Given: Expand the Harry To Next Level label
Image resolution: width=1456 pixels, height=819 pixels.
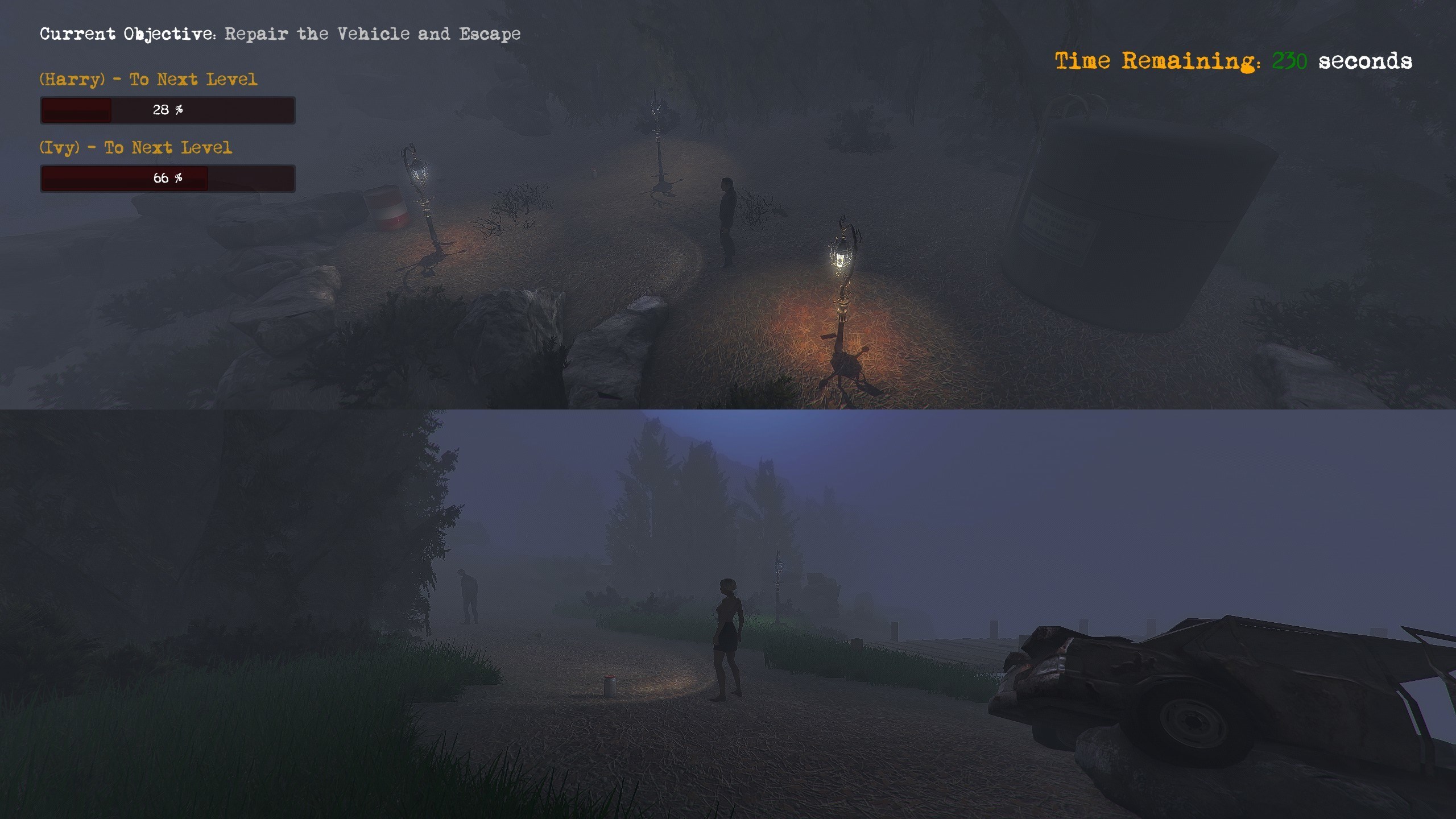Looking at the screenshot, I should click(148, 80).
